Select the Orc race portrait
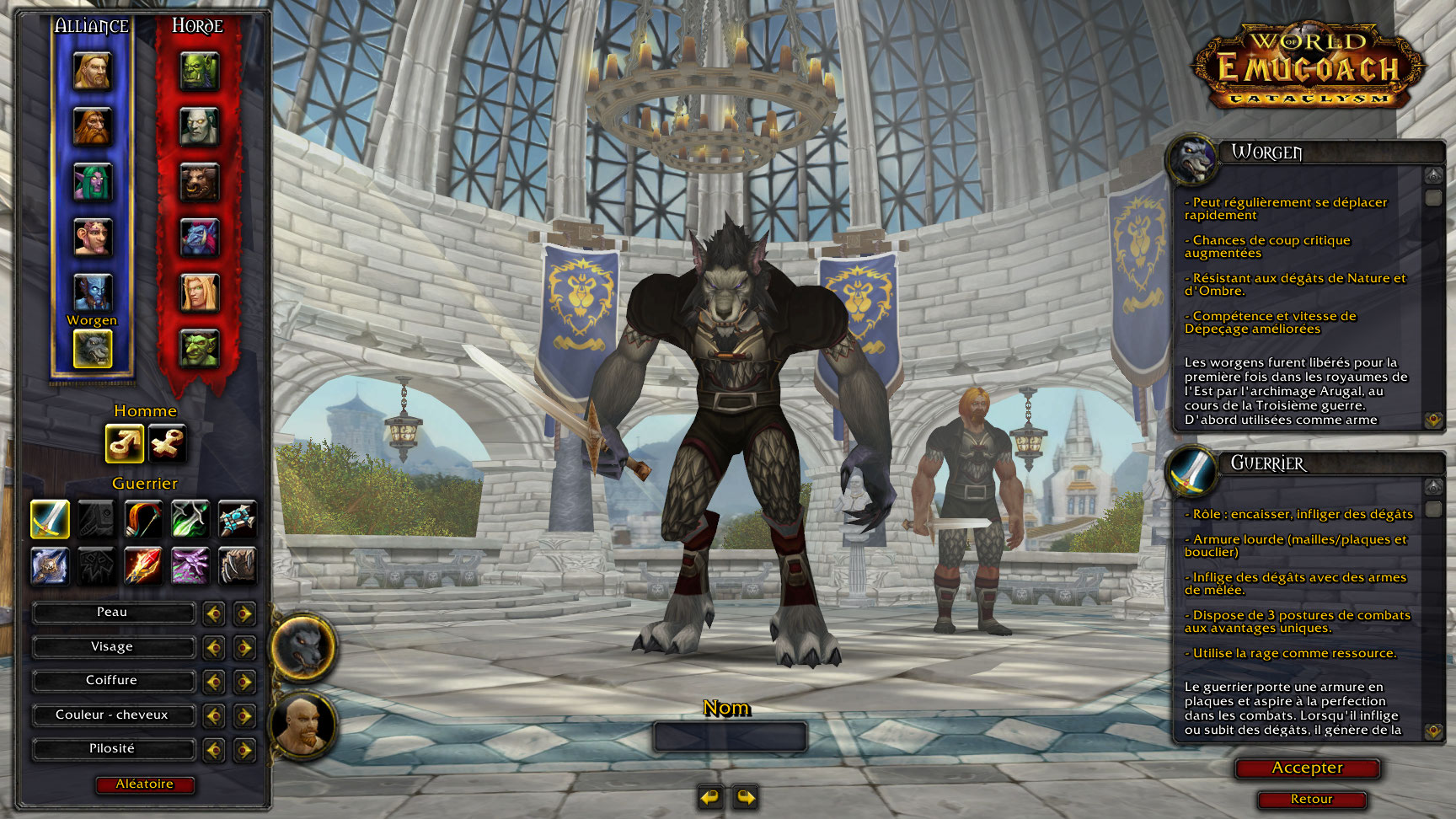 199,72
